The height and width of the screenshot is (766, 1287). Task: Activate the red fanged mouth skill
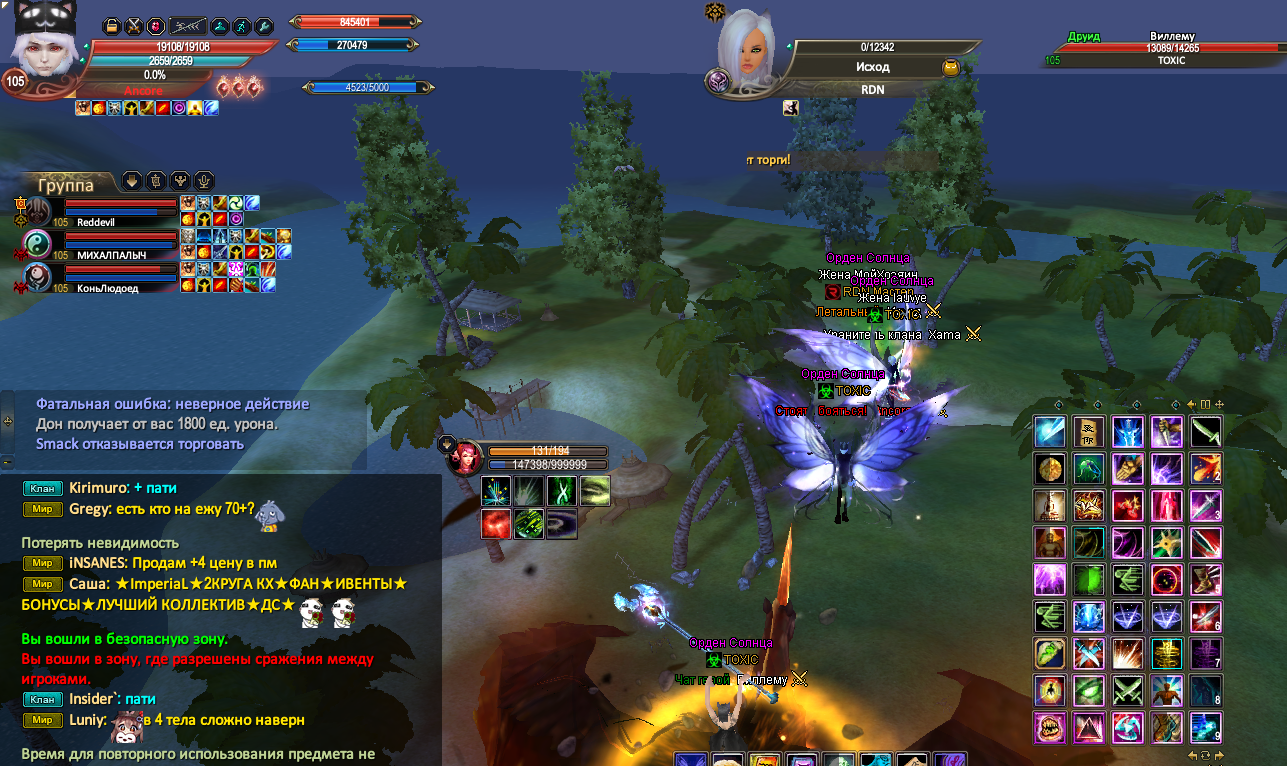pos(1049,727)
